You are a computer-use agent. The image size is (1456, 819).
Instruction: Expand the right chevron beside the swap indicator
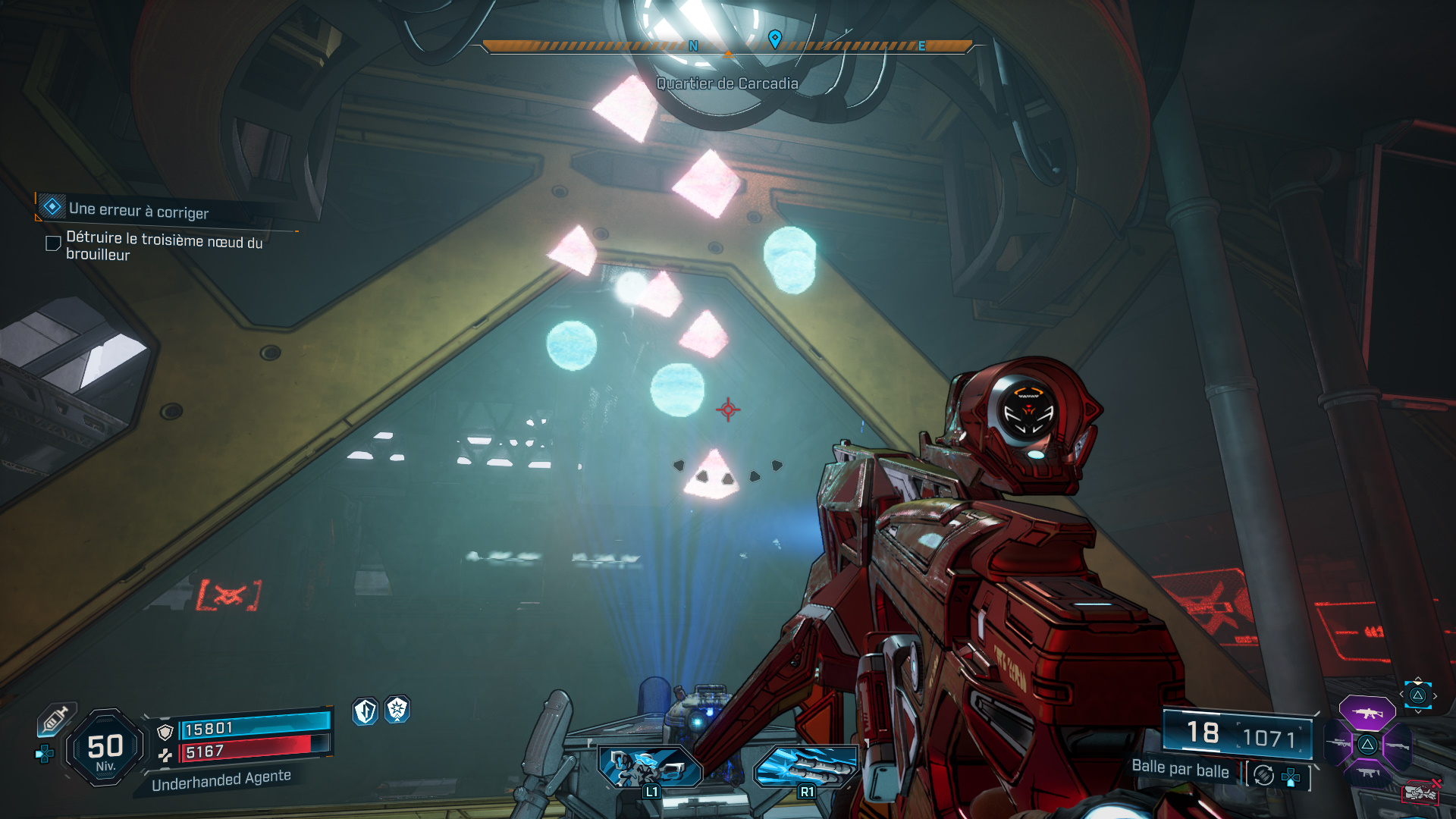point(1436,695)
